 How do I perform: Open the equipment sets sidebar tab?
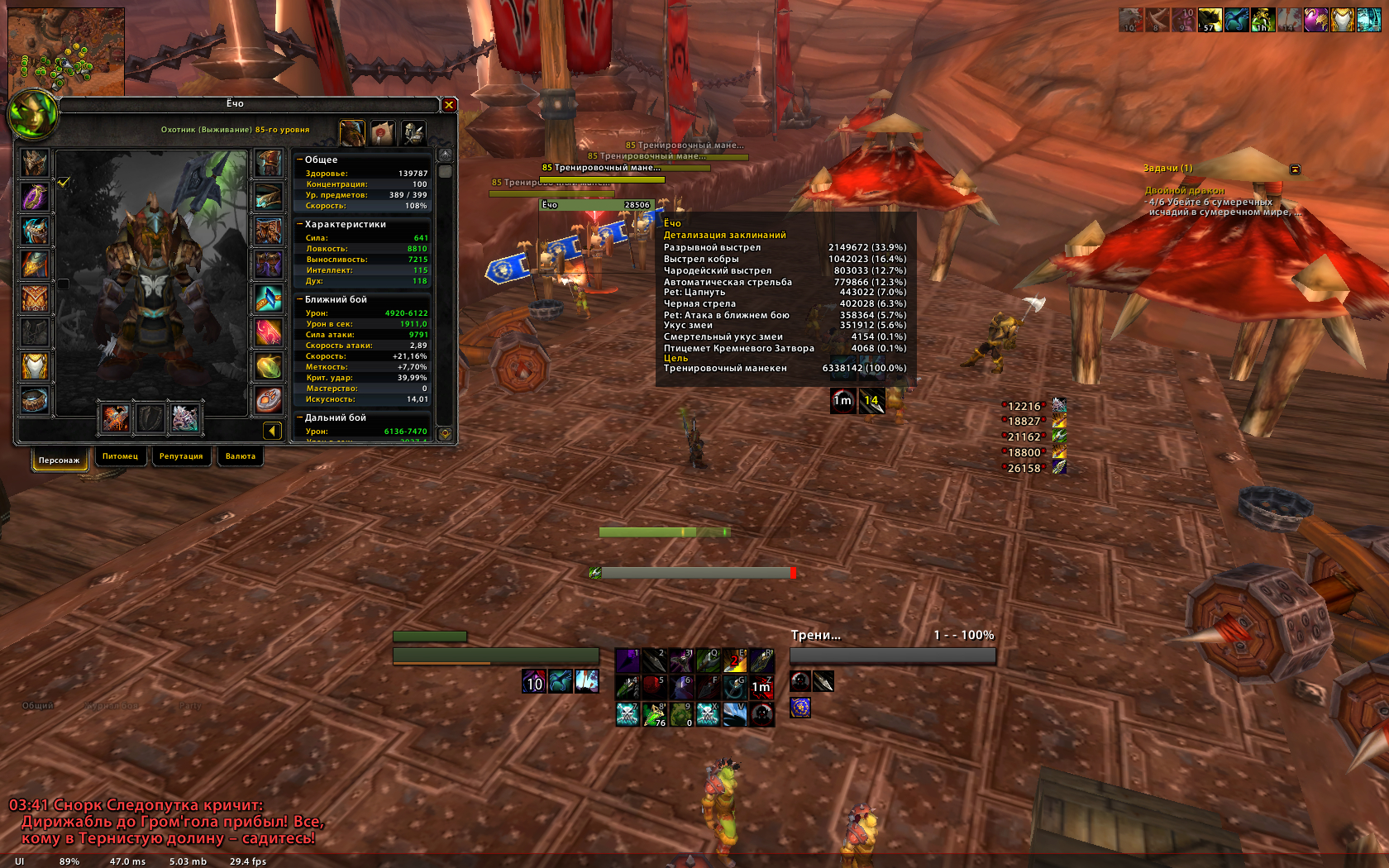[x=413, y=132]
